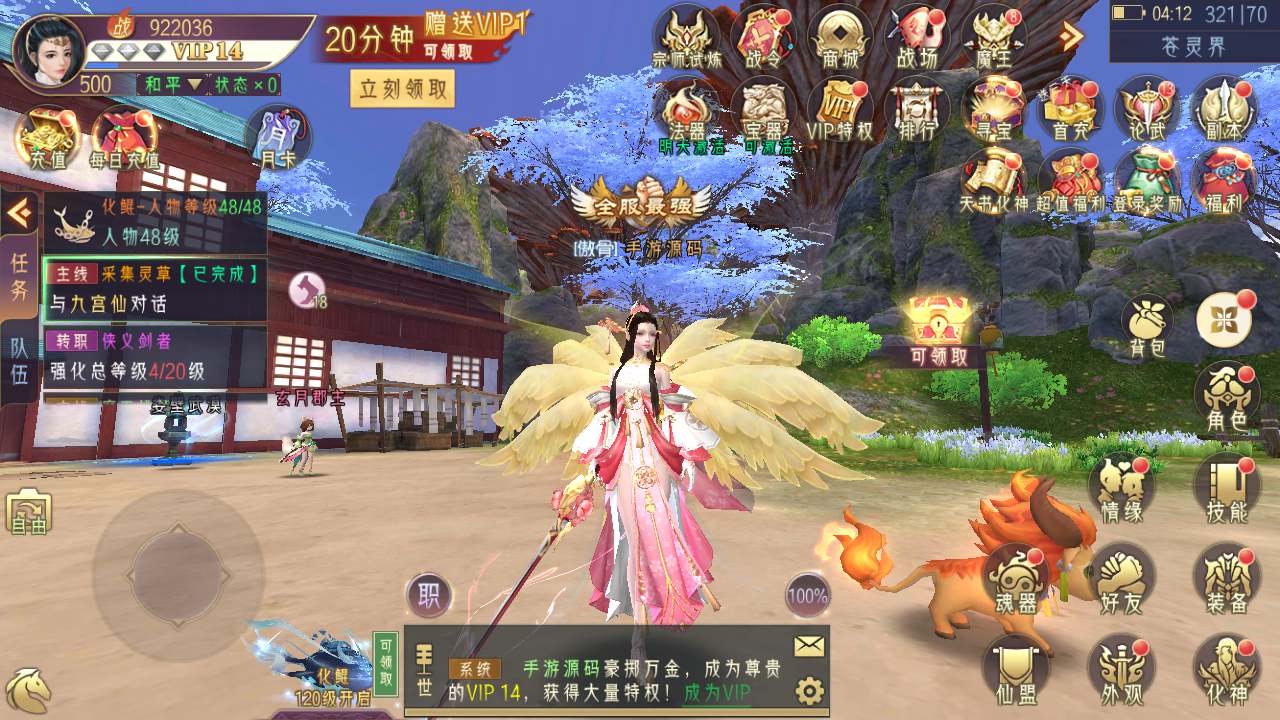Open the 商城 shop icon
The image size is (1280, 720).
pyautogui.click(x=839, y=38)
